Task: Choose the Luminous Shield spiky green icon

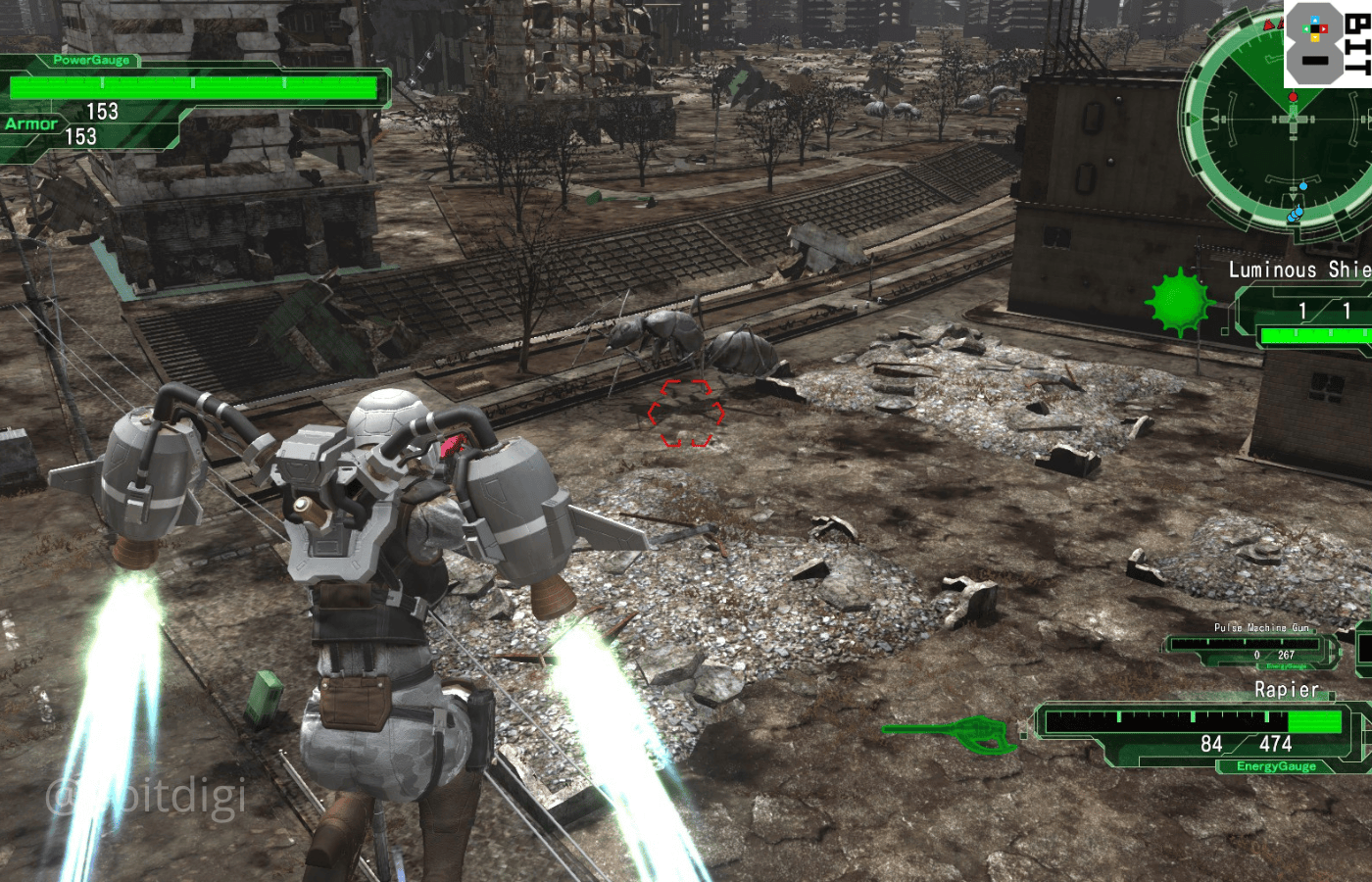Action: click(1180, 302)
